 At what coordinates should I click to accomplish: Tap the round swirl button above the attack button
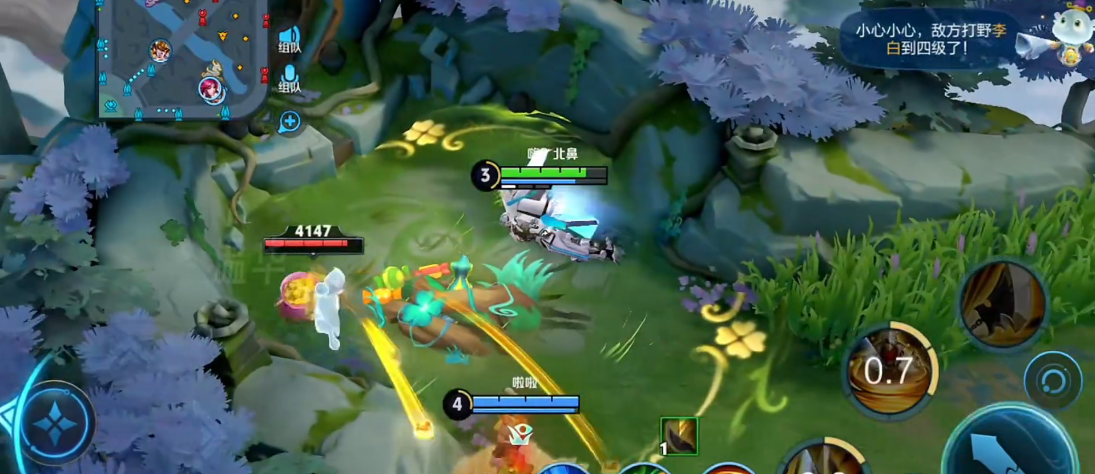[x=1052, y=380]
